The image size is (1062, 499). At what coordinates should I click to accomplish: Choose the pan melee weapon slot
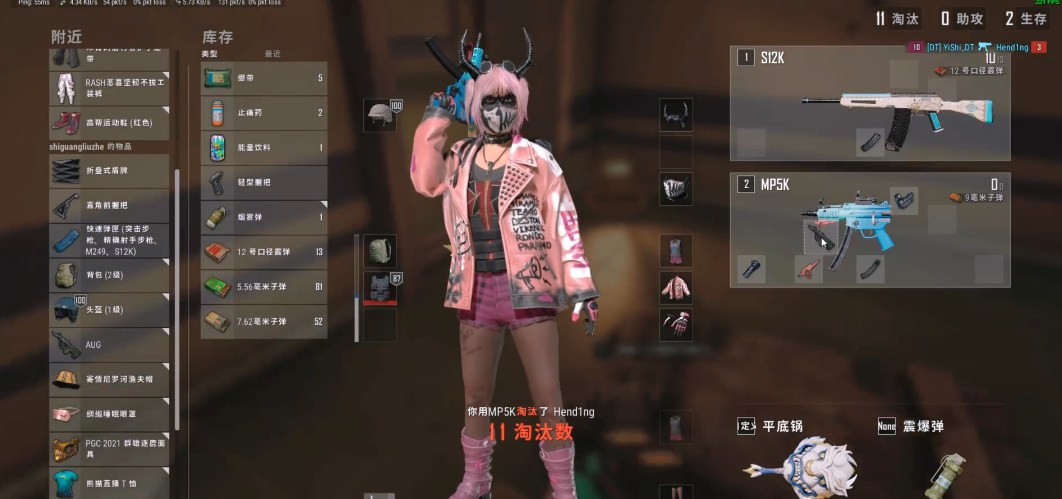click(800, 457)
